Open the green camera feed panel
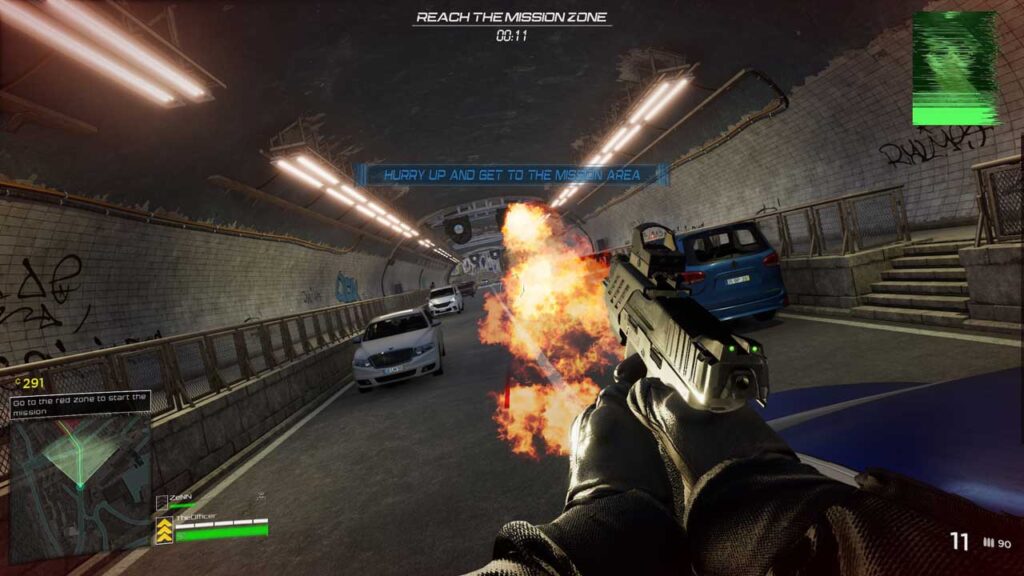 pyautogui.click(x=954, y=69)
